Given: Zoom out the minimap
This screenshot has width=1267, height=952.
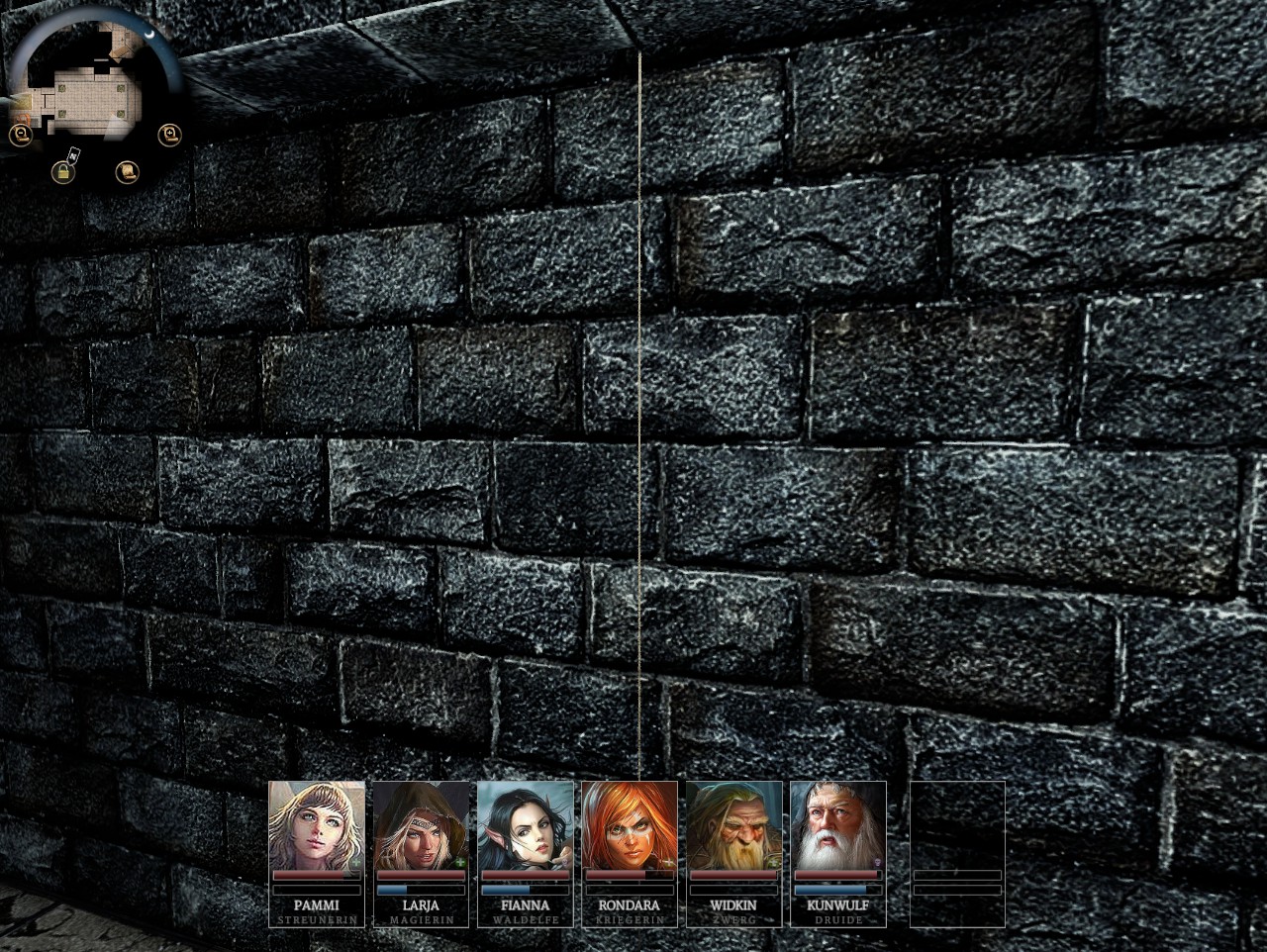Looking at the screenshot, I should click(20, 134).
